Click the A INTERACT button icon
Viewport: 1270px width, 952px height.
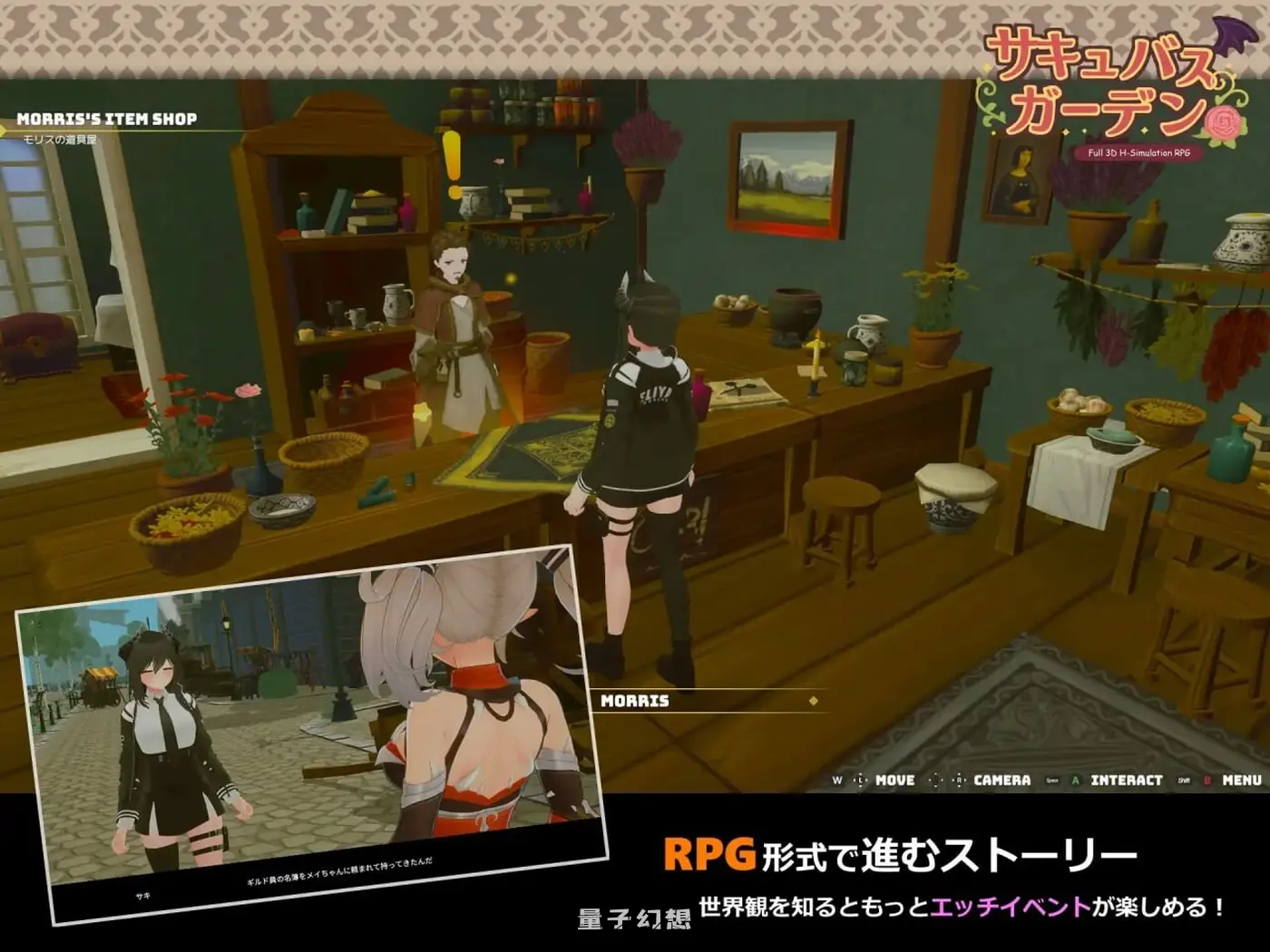(x=1075, y=780)
